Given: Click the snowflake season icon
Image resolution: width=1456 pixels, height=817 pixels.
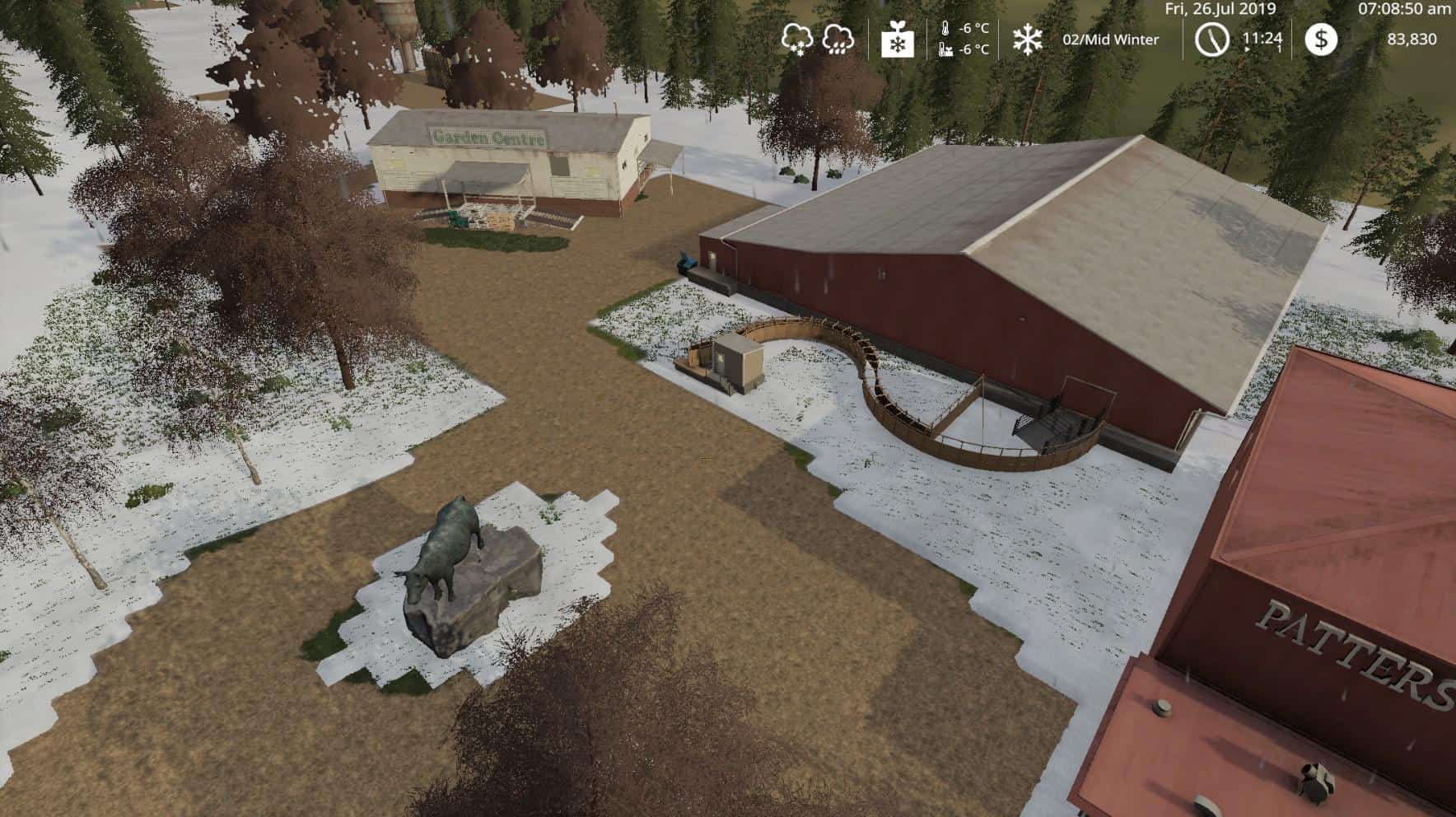Looking at the screenshot, I should 1027,40.
